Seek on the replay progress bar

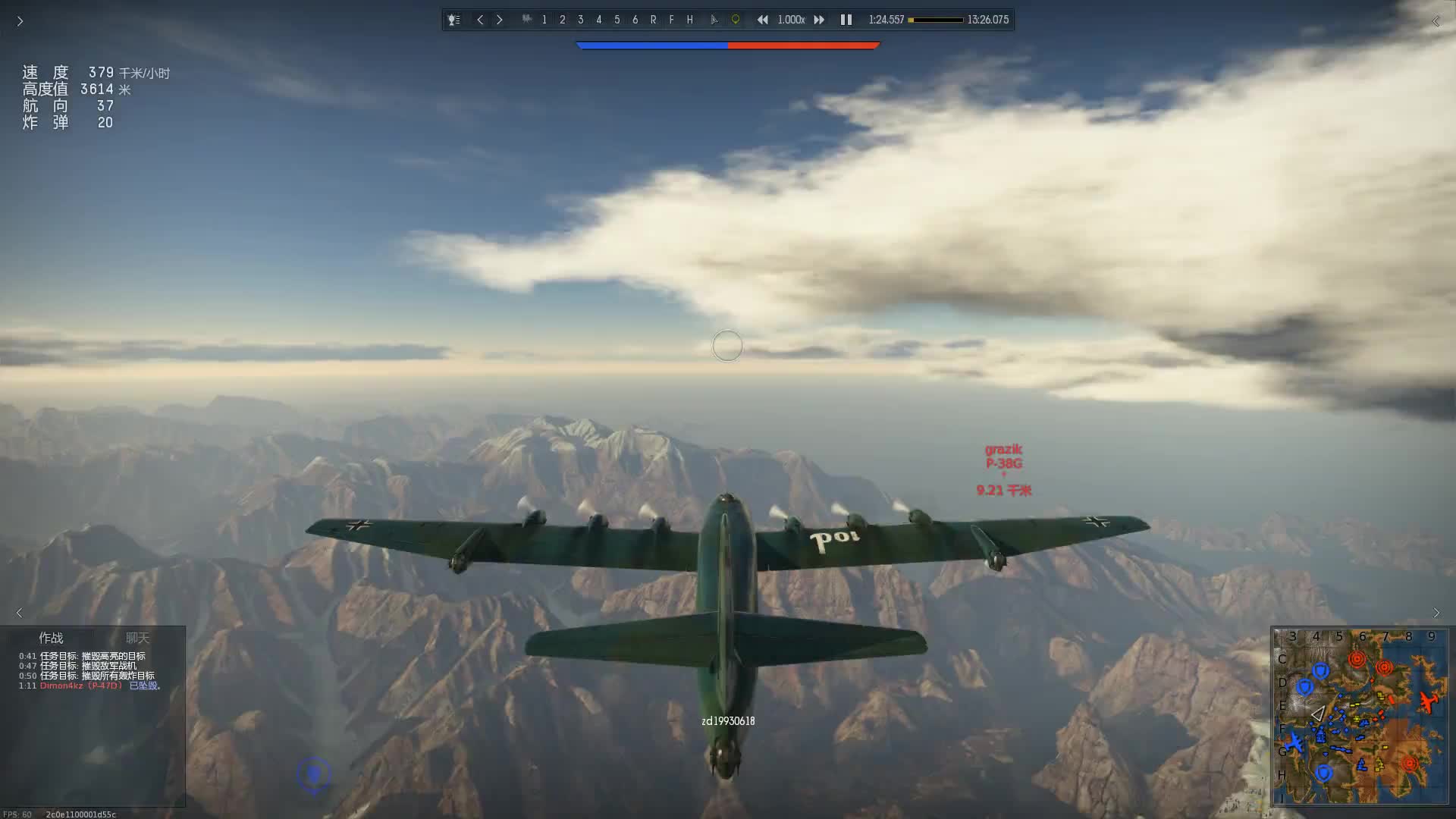coord(937,20)
